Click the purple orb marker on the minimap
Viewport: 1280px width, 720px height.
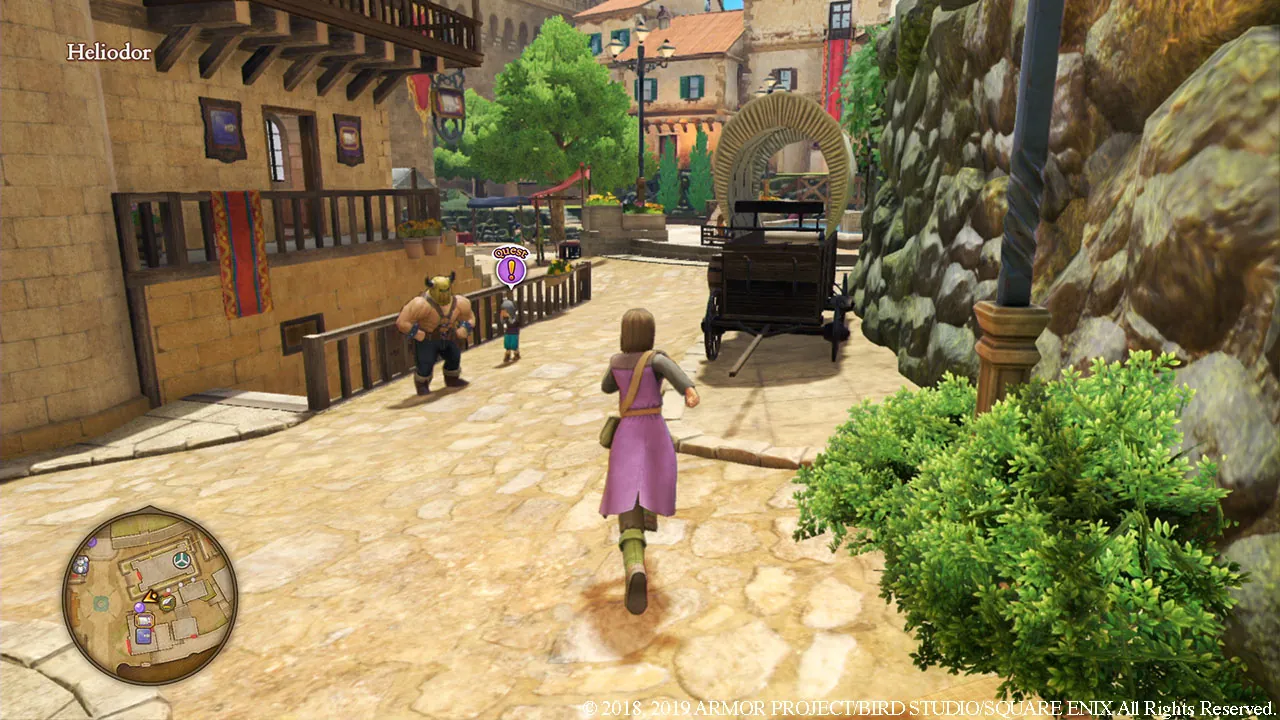coord(139,608)
